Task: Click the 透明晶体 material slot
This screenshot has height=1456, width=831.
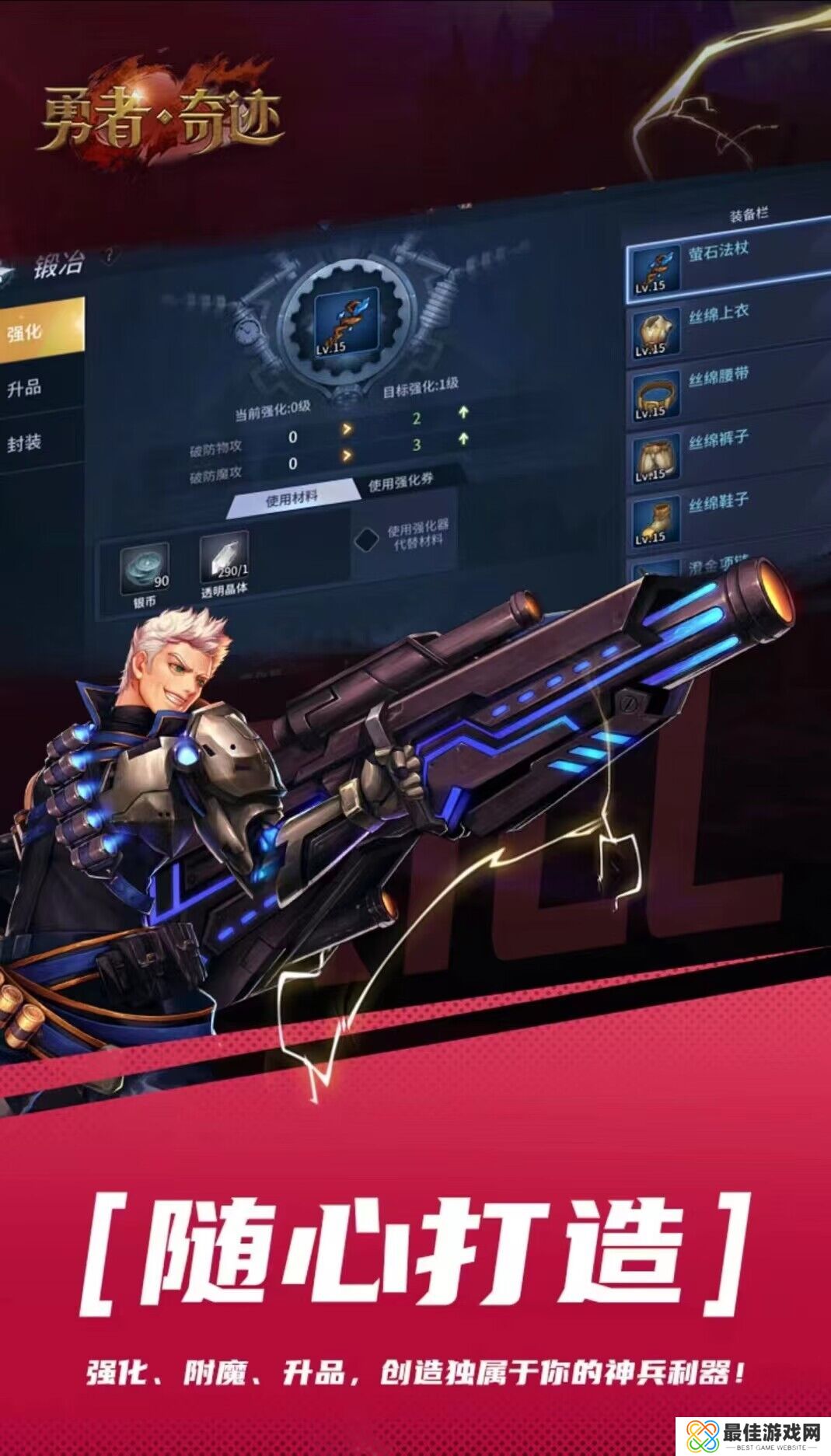Action: (x=224, y=558)
